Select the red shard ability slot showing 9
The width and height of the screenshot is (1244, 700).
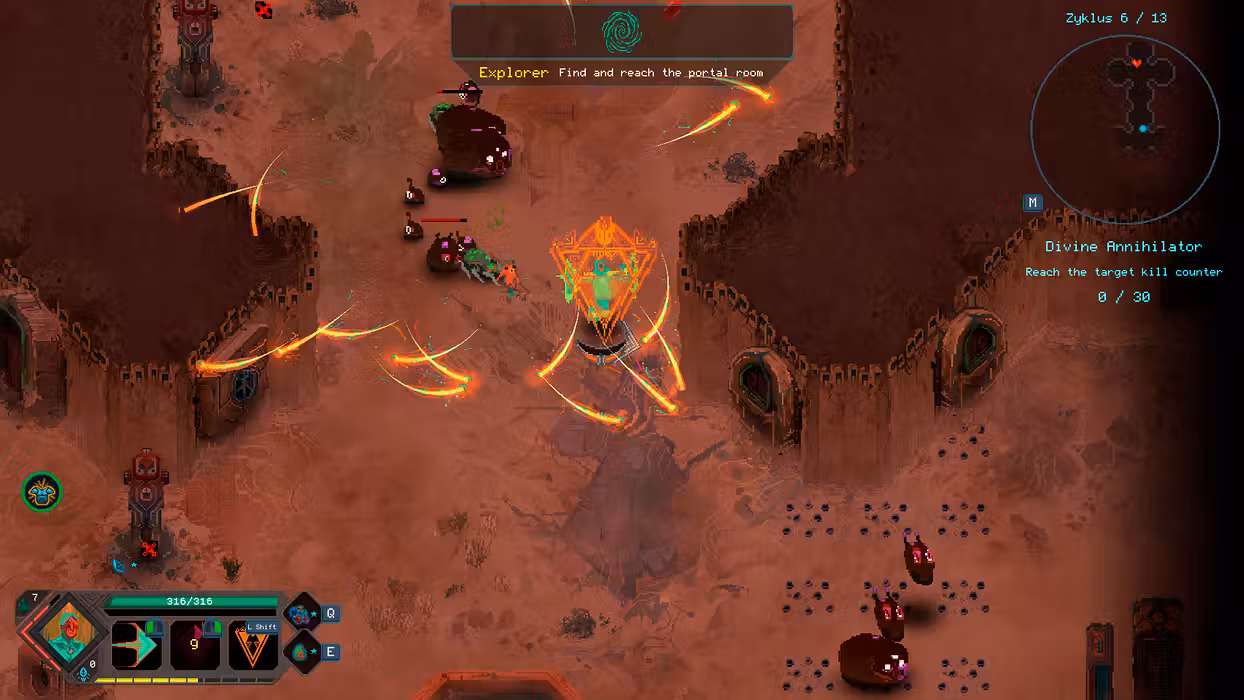tap(195, 645)
